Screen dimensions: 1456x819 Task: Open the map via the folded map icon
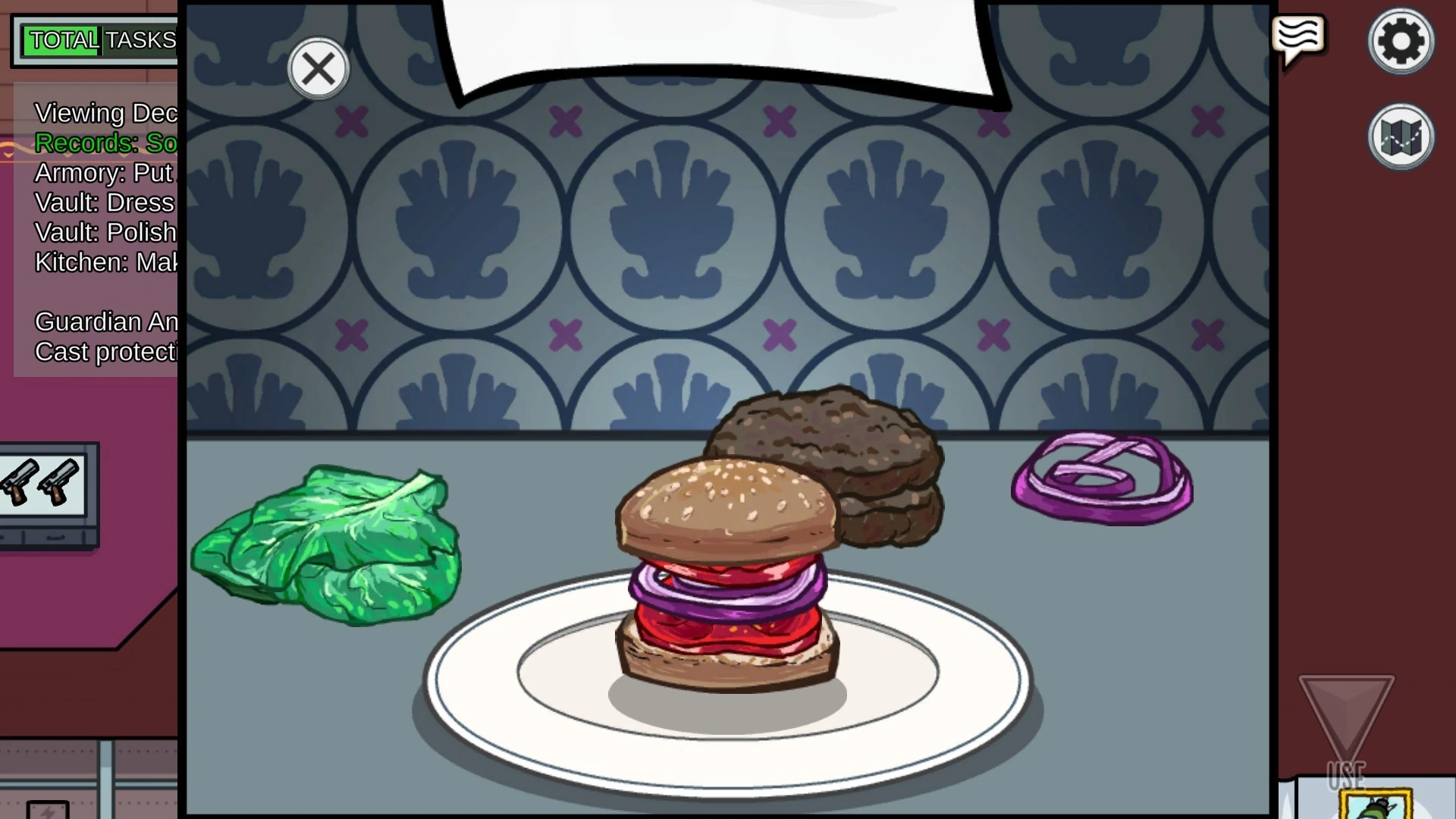(1401, 136)
